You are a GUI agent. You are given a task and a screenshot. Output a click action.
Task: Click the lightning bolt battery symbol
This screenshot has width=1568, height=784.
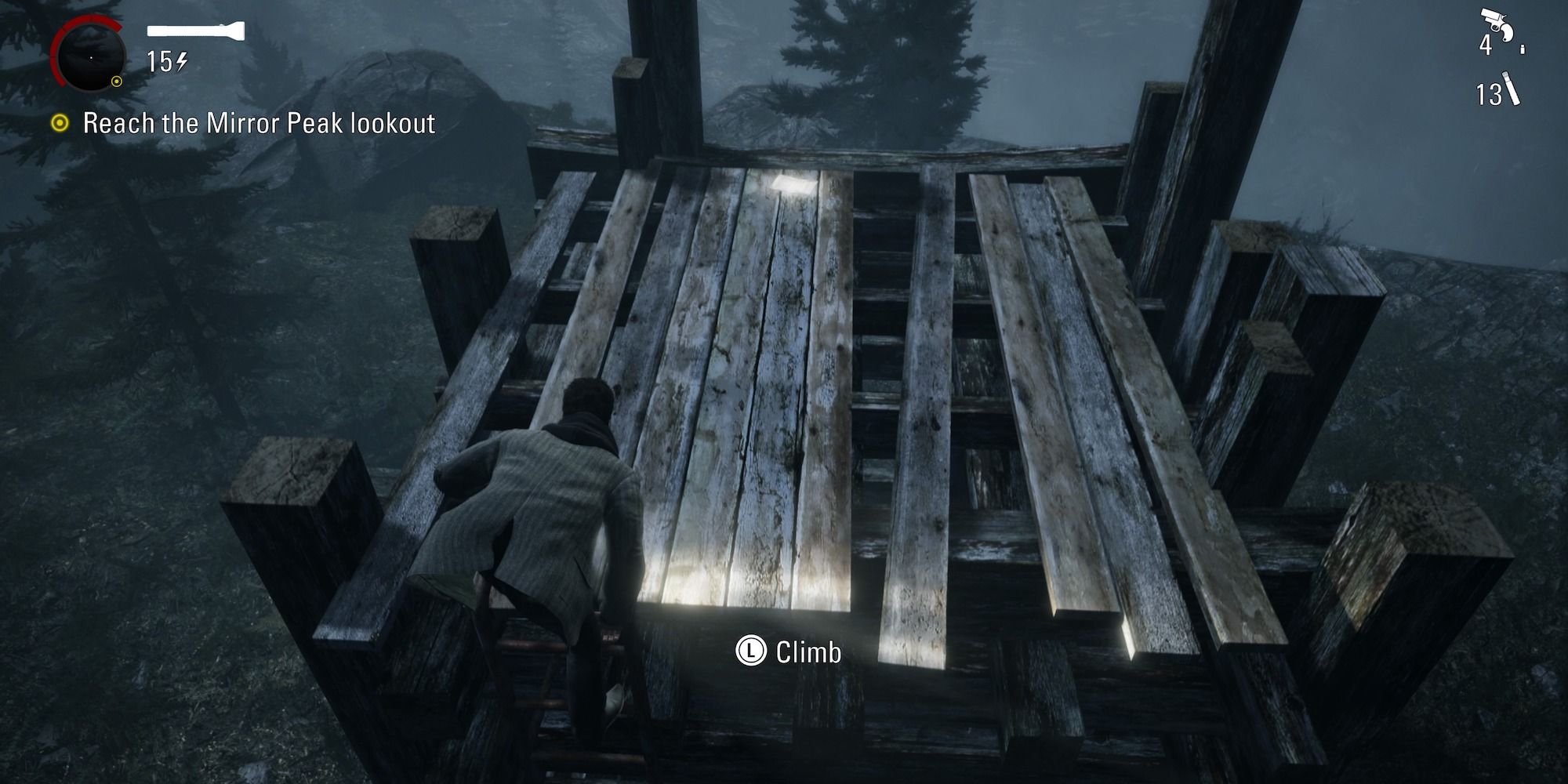pos(182,61)
